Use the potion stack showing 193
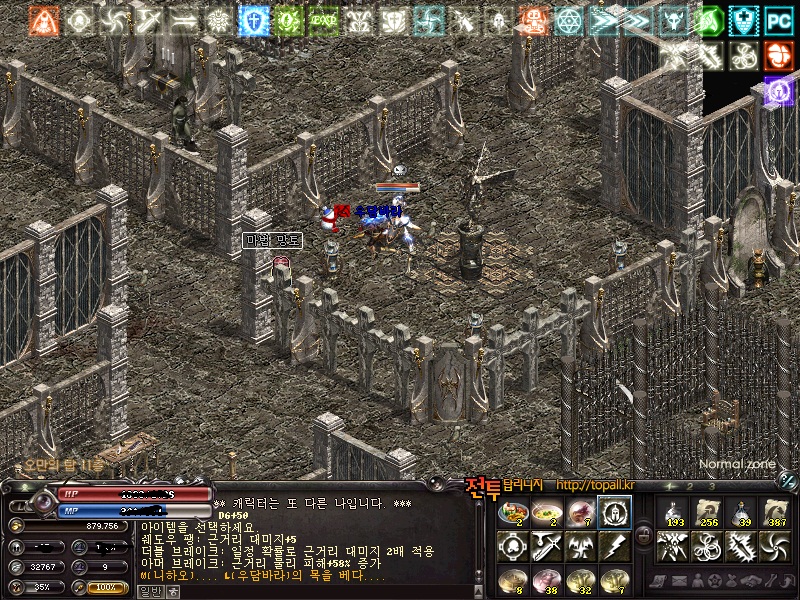The width and height of the screenshot is (800, 600). coord(673,513)
